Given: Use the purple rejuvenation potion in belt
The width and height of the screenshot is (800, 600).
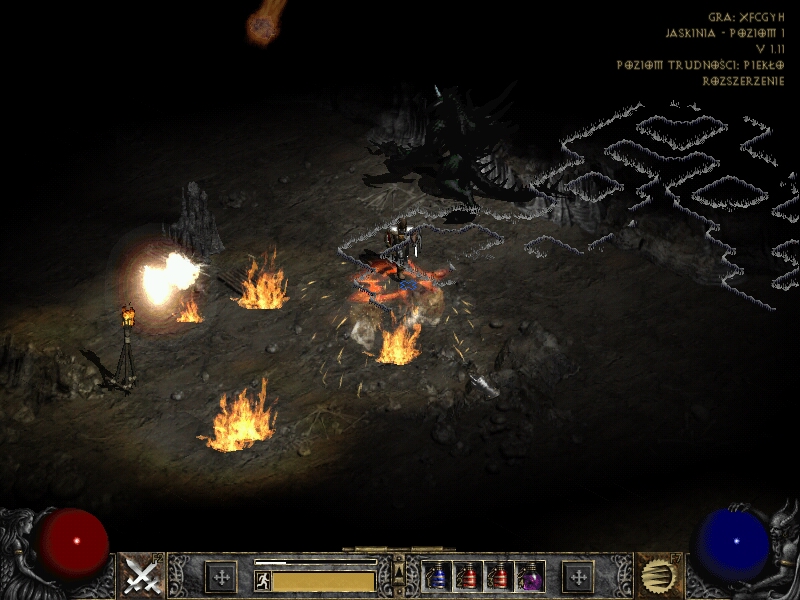Looking at the screenshot, I should click(x=531, y=577).
